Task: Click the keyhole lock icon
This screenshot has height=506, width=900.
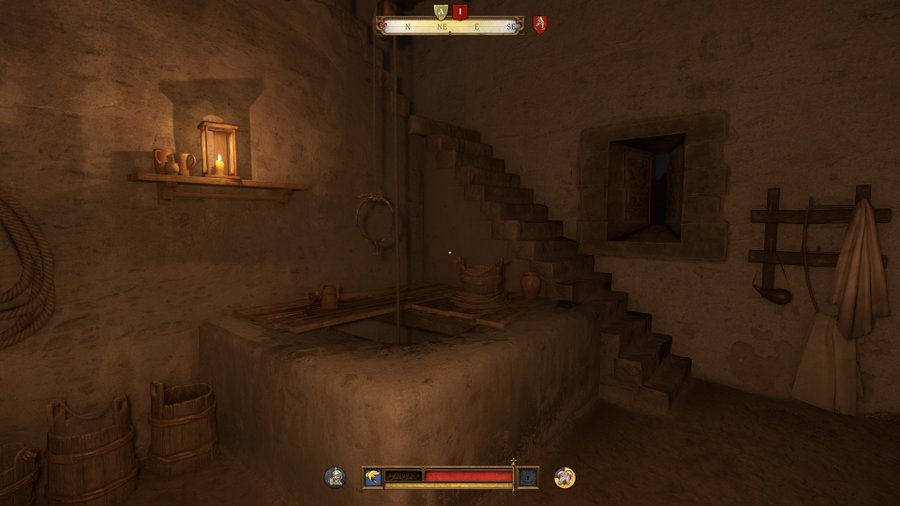Action: pos(528,477)
